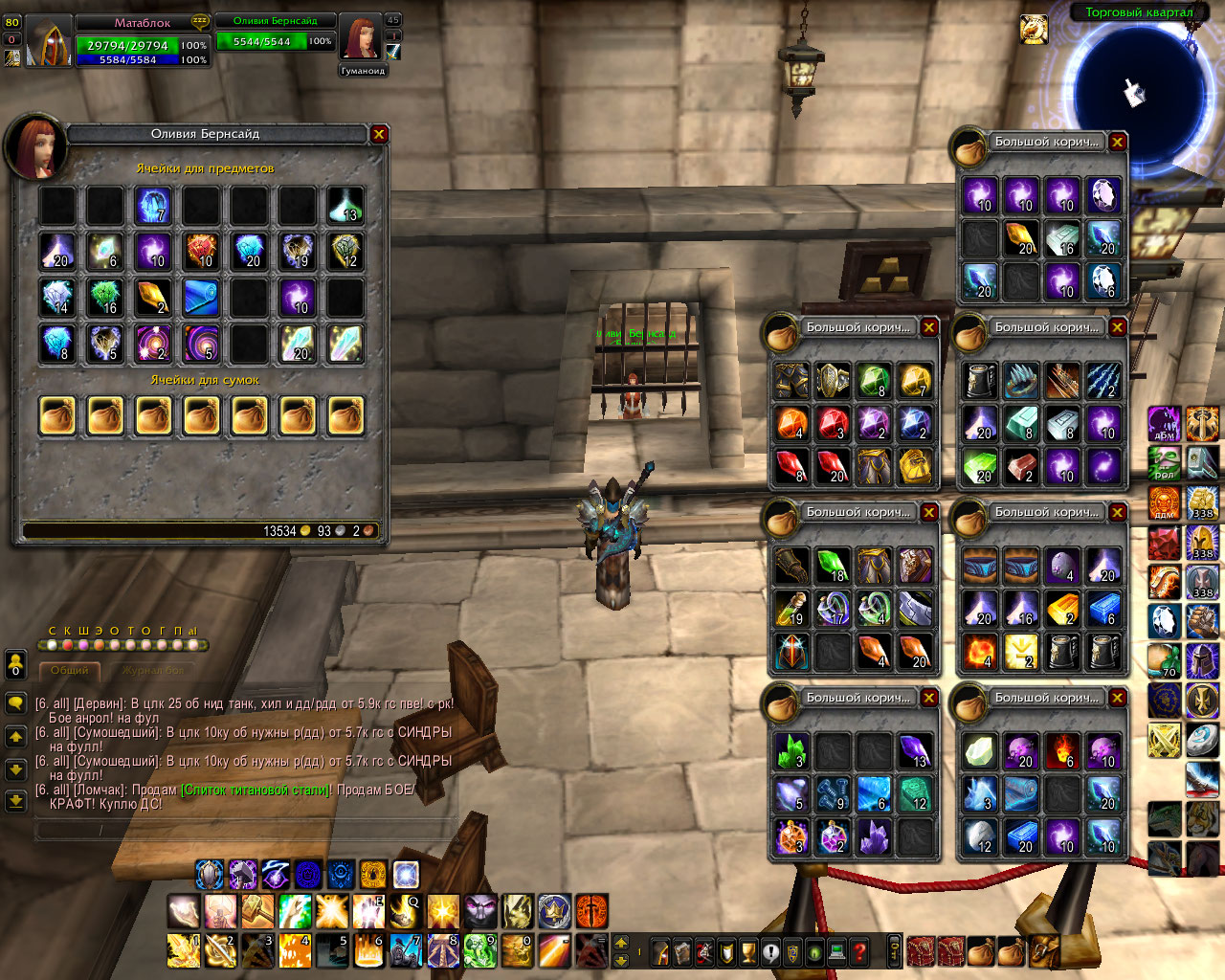Image resolution: width=1225 pixels, height=980 pixels.
Task: Activate the action bar ability in slot 9
Action: point(479,951)
